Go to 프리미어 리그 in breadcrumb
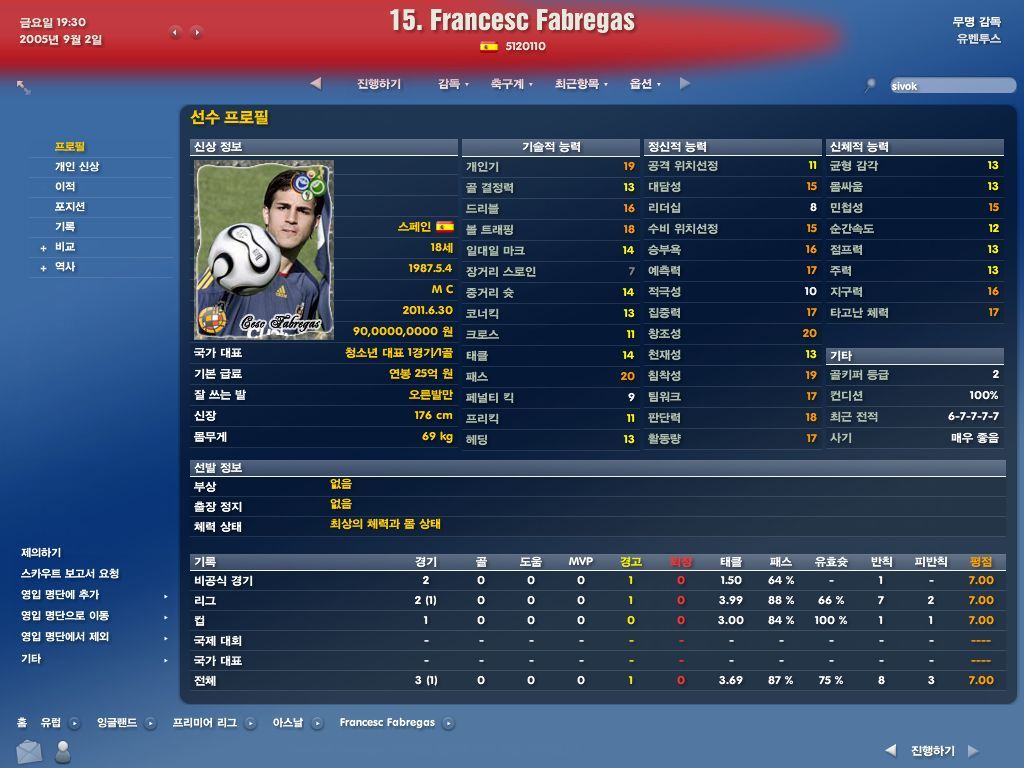 coord(205,722)
